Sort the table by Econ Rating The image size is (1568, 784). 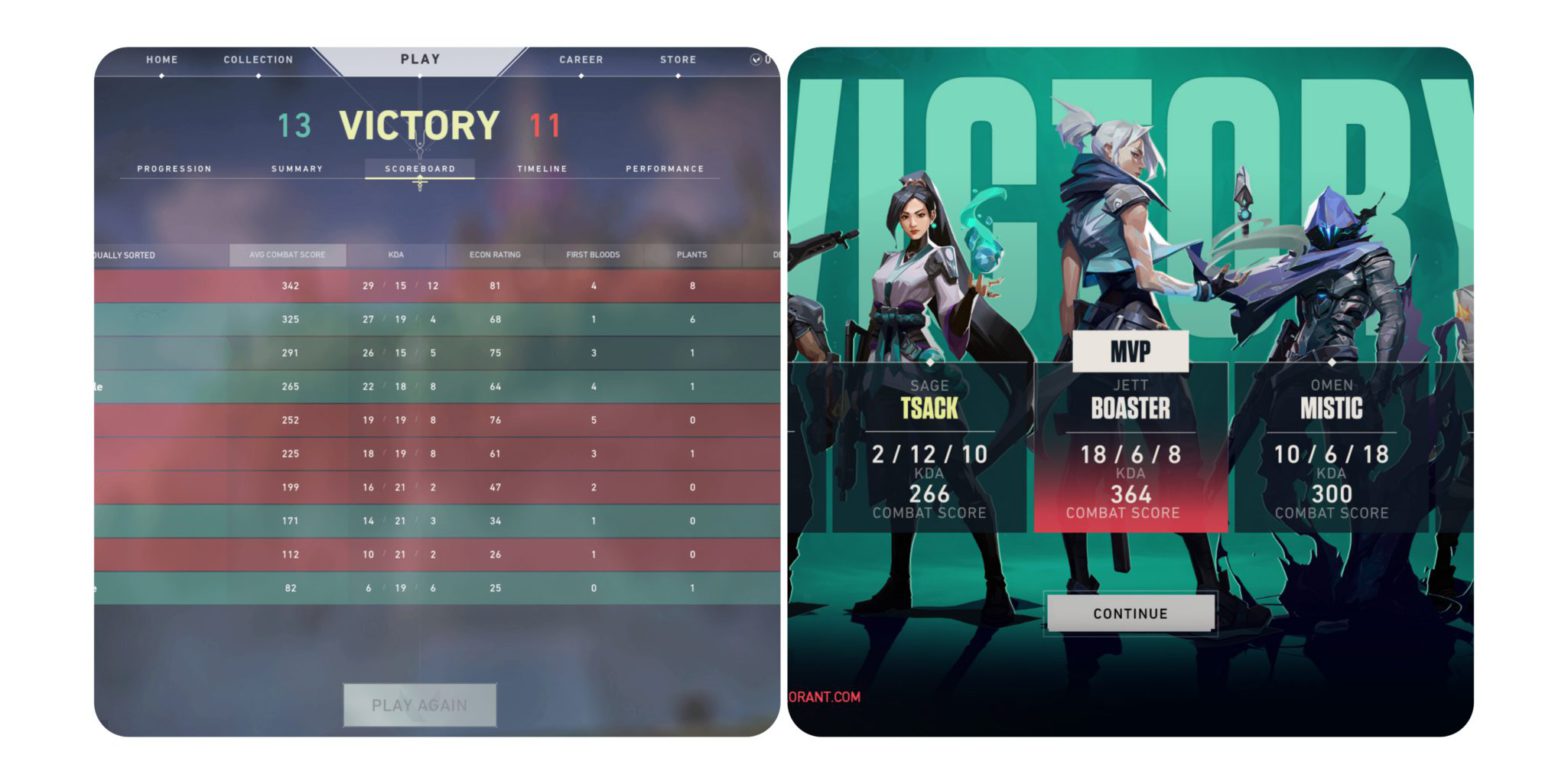click(494, 255)
